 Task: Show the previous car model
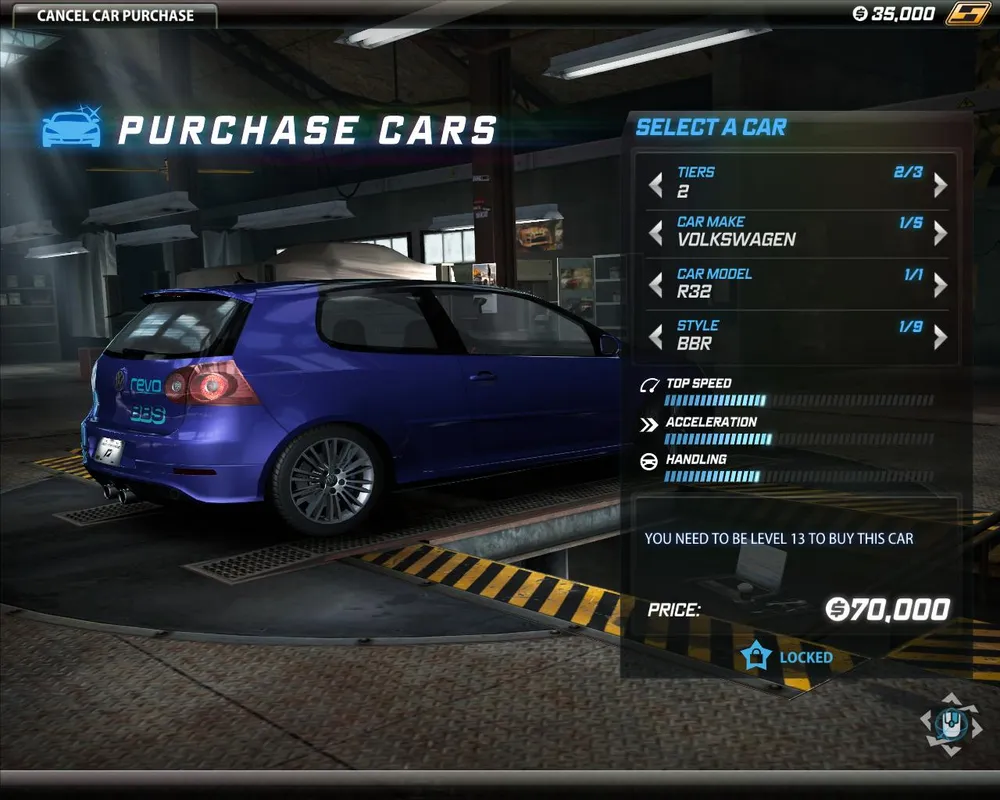tap(656, 285)
